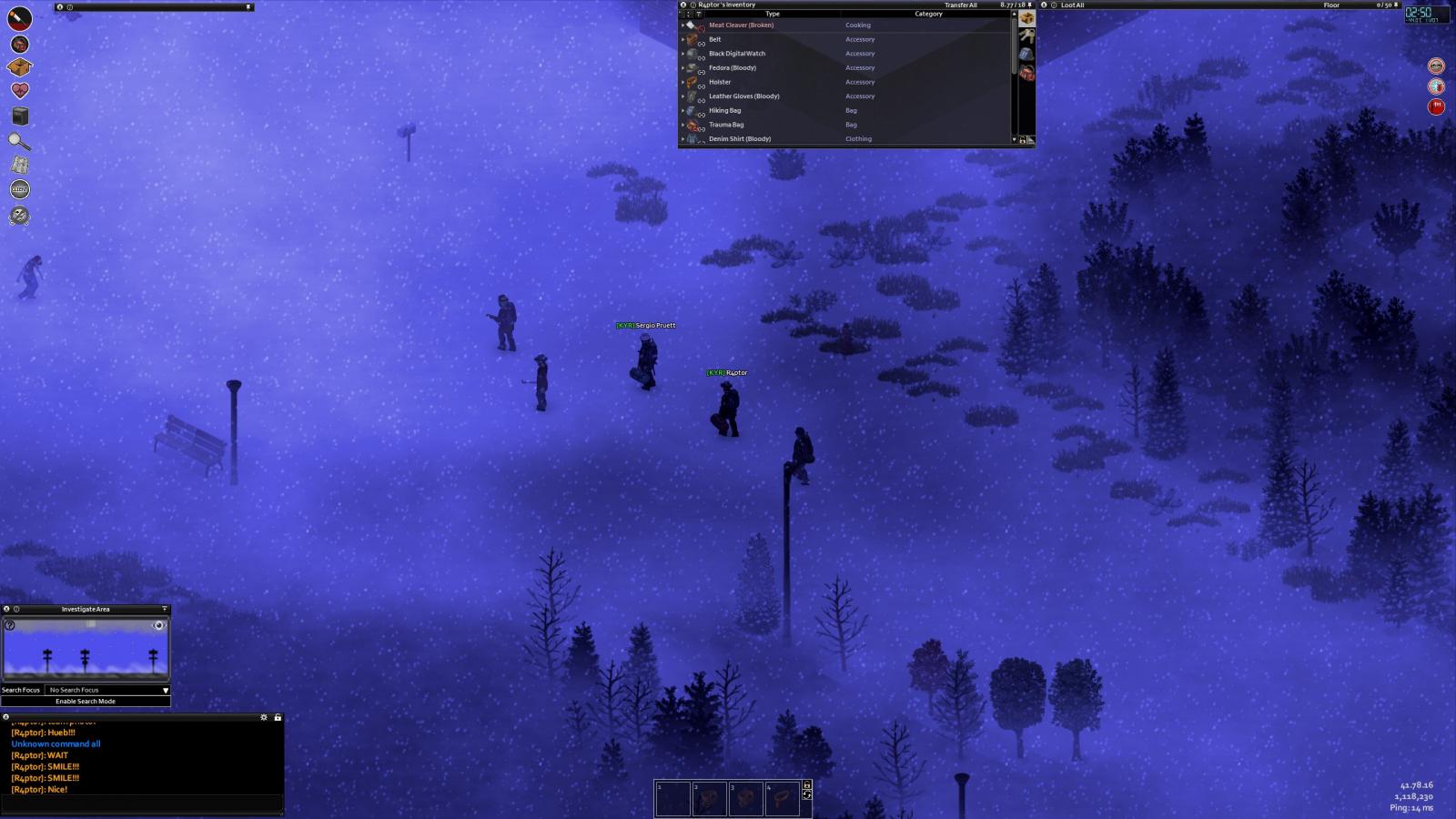Open the crafting menu icon
This screenshot has height=819, width=1456.
[19, 116]
